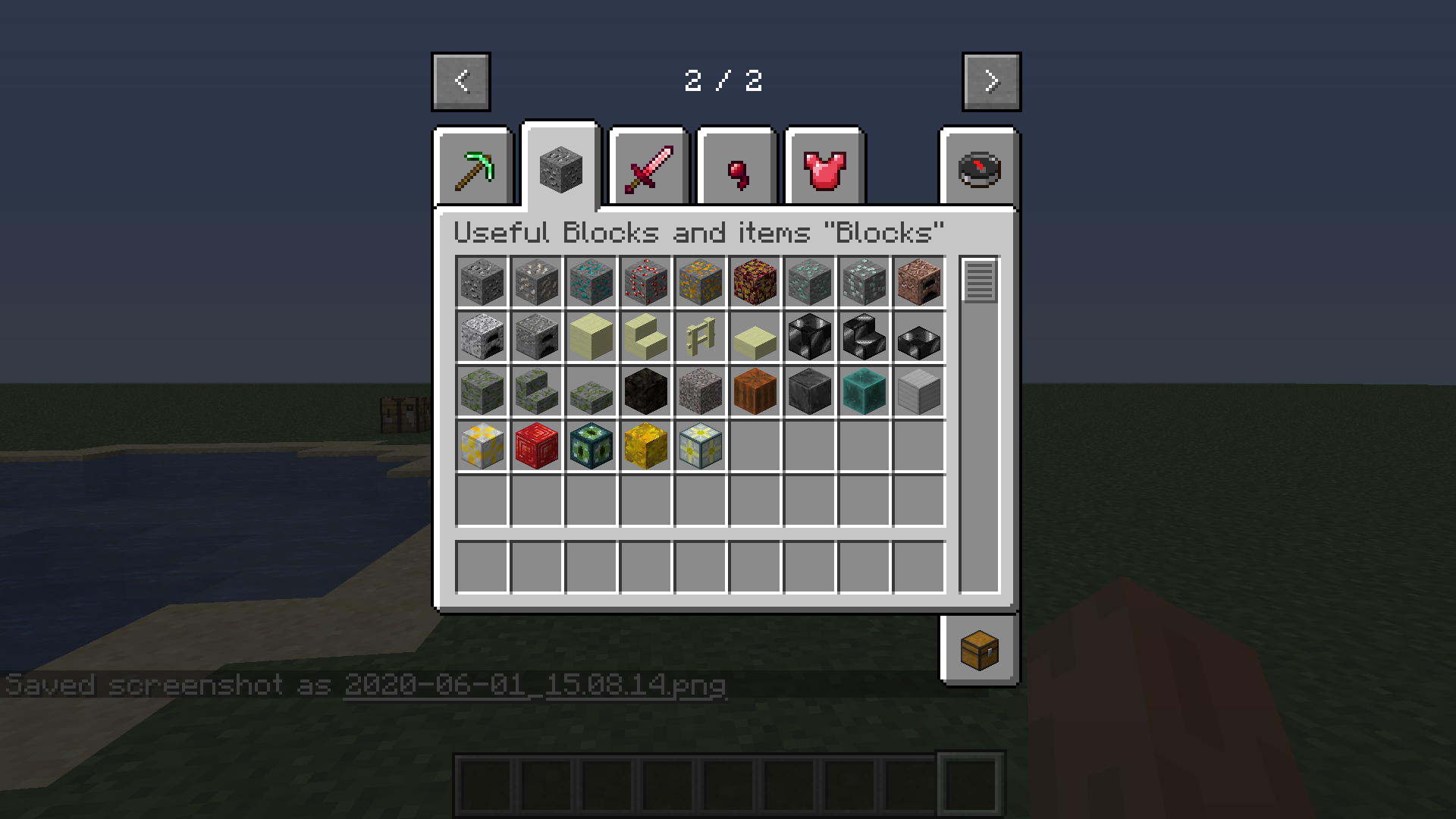Select the solid gold block
This screenshot has height=819, width=1456.
click(645, 446)
